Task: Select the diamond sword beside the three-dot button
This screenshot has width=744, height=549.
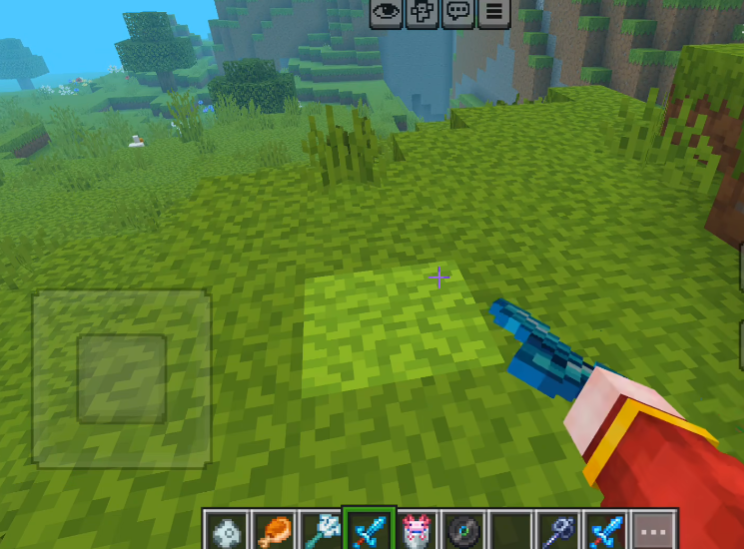Action: point(607,529)
